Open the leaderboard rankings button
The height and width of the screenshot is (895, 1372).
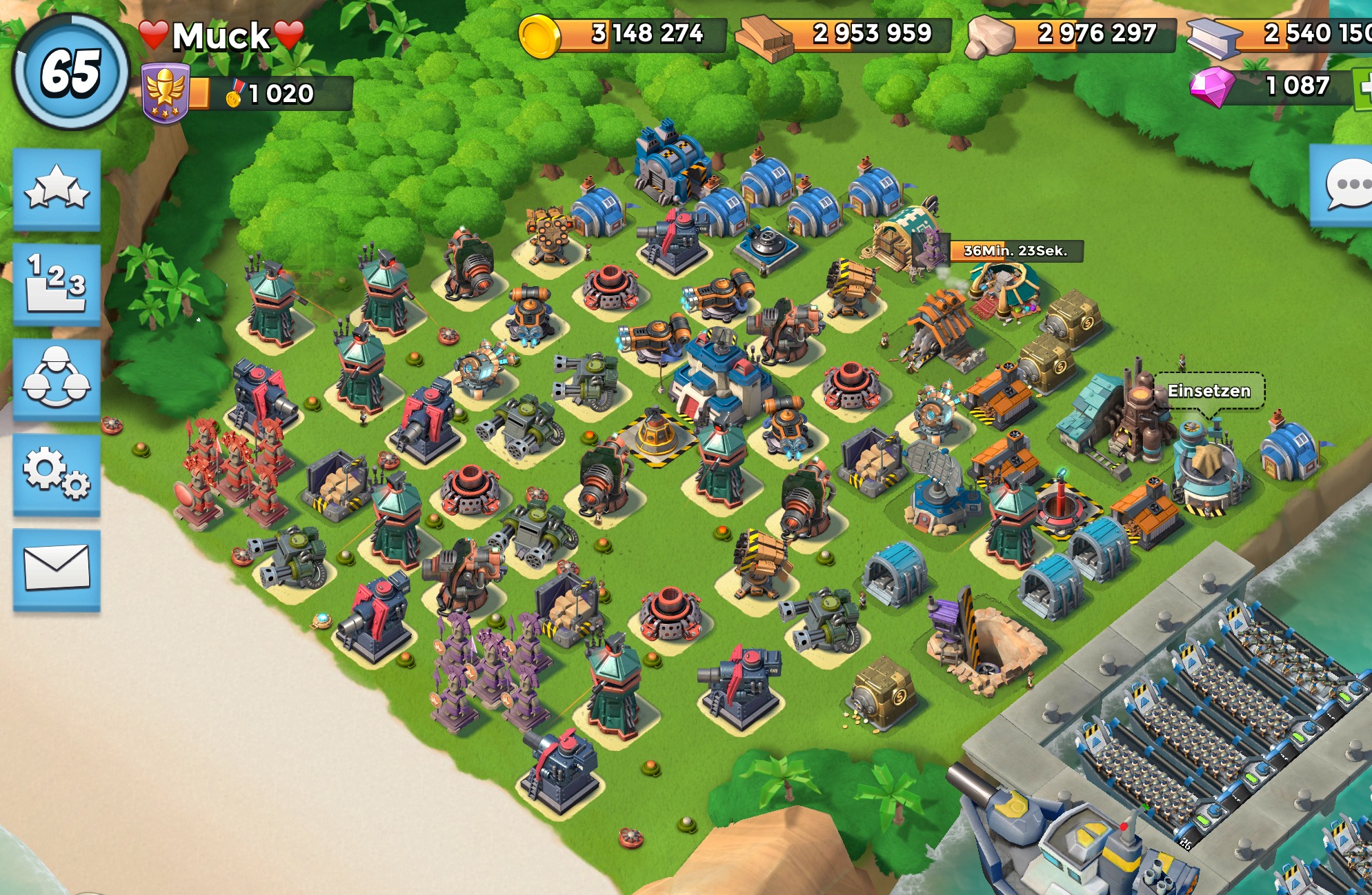tap(57, 283)
